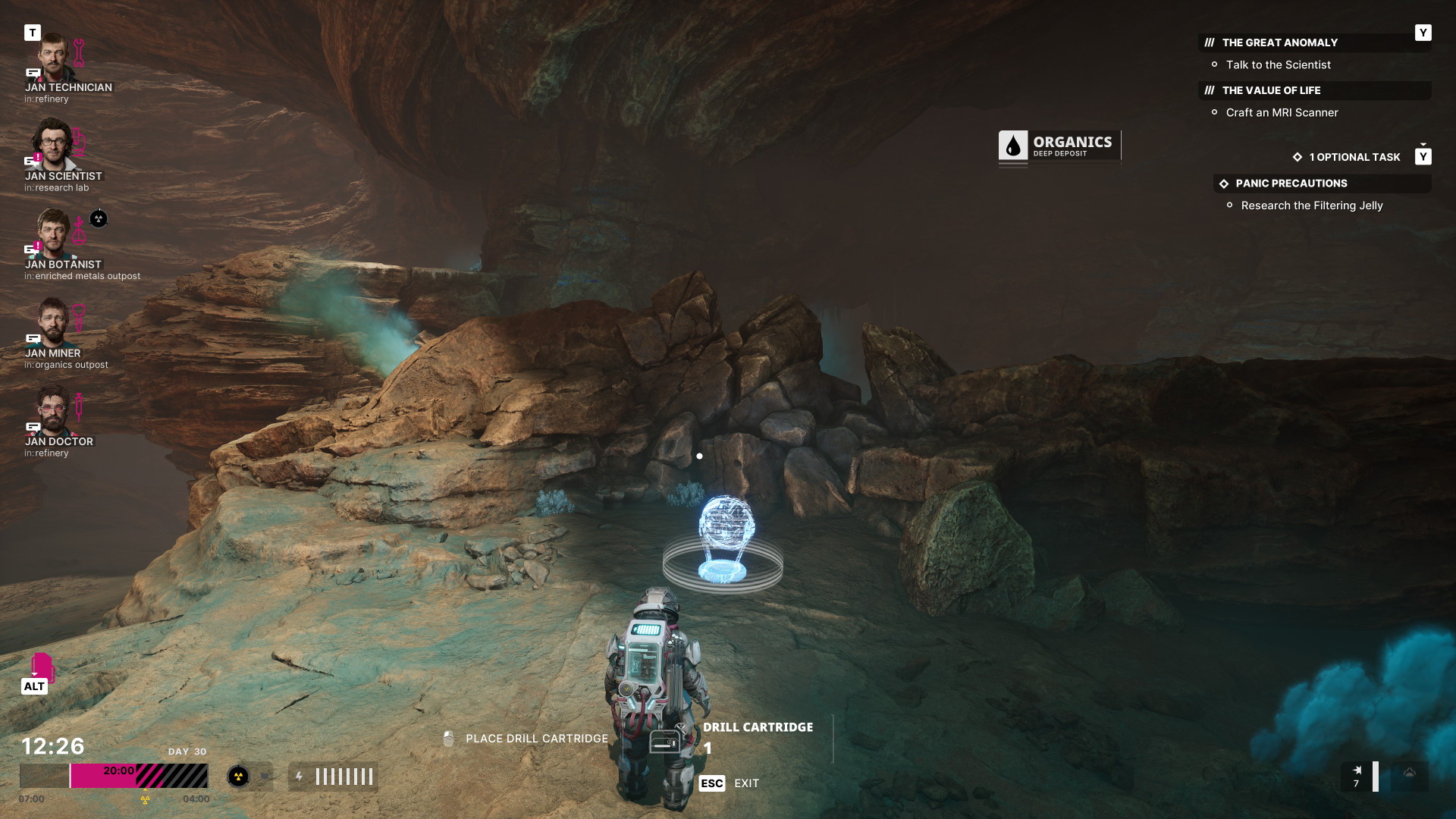Click the Organics deep deposit marker
Viewport: 1456px width, 819px height.
pos(1059,146)
